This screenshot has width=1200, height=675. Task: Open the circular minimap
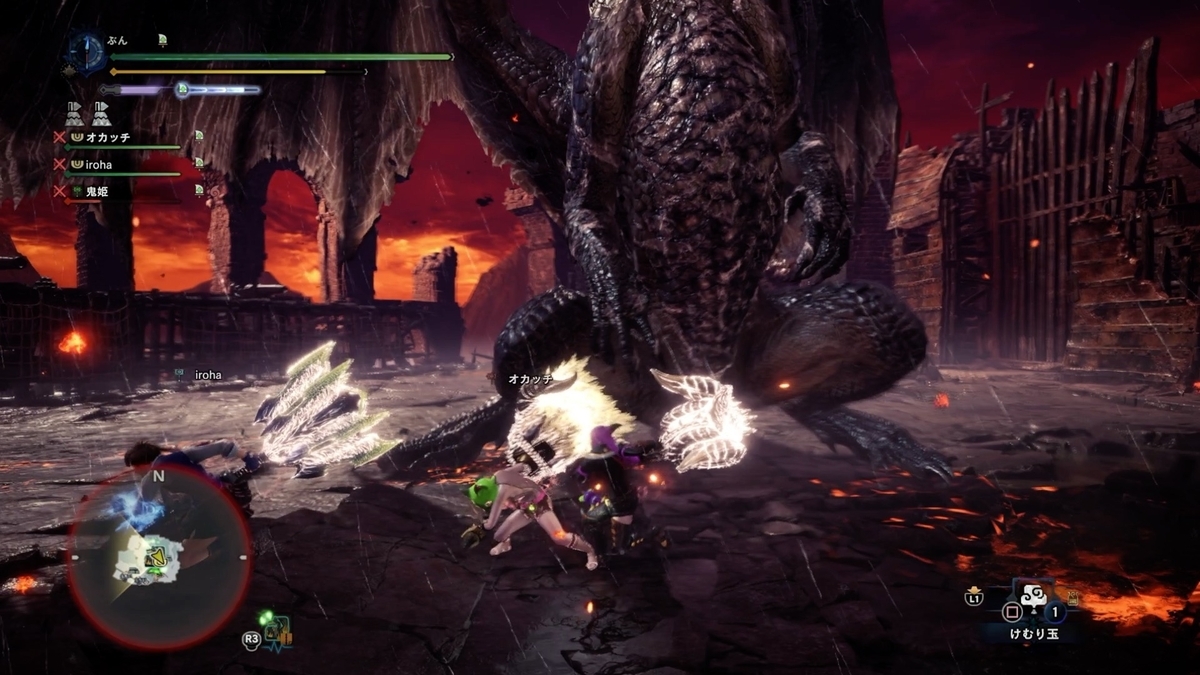point(158,555)
